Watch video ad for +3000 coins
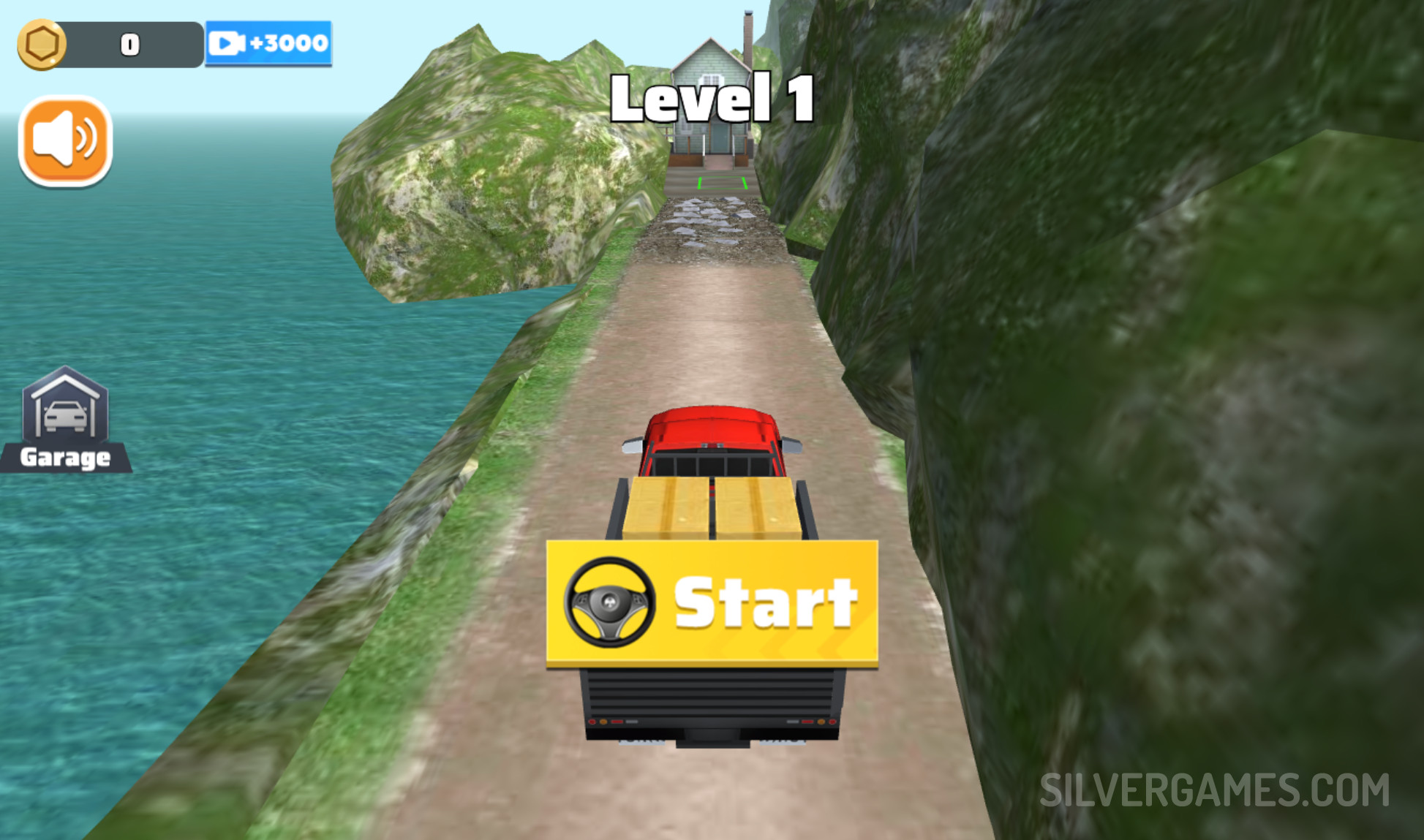Screen dimensions: 1424x840 (268, 44)
